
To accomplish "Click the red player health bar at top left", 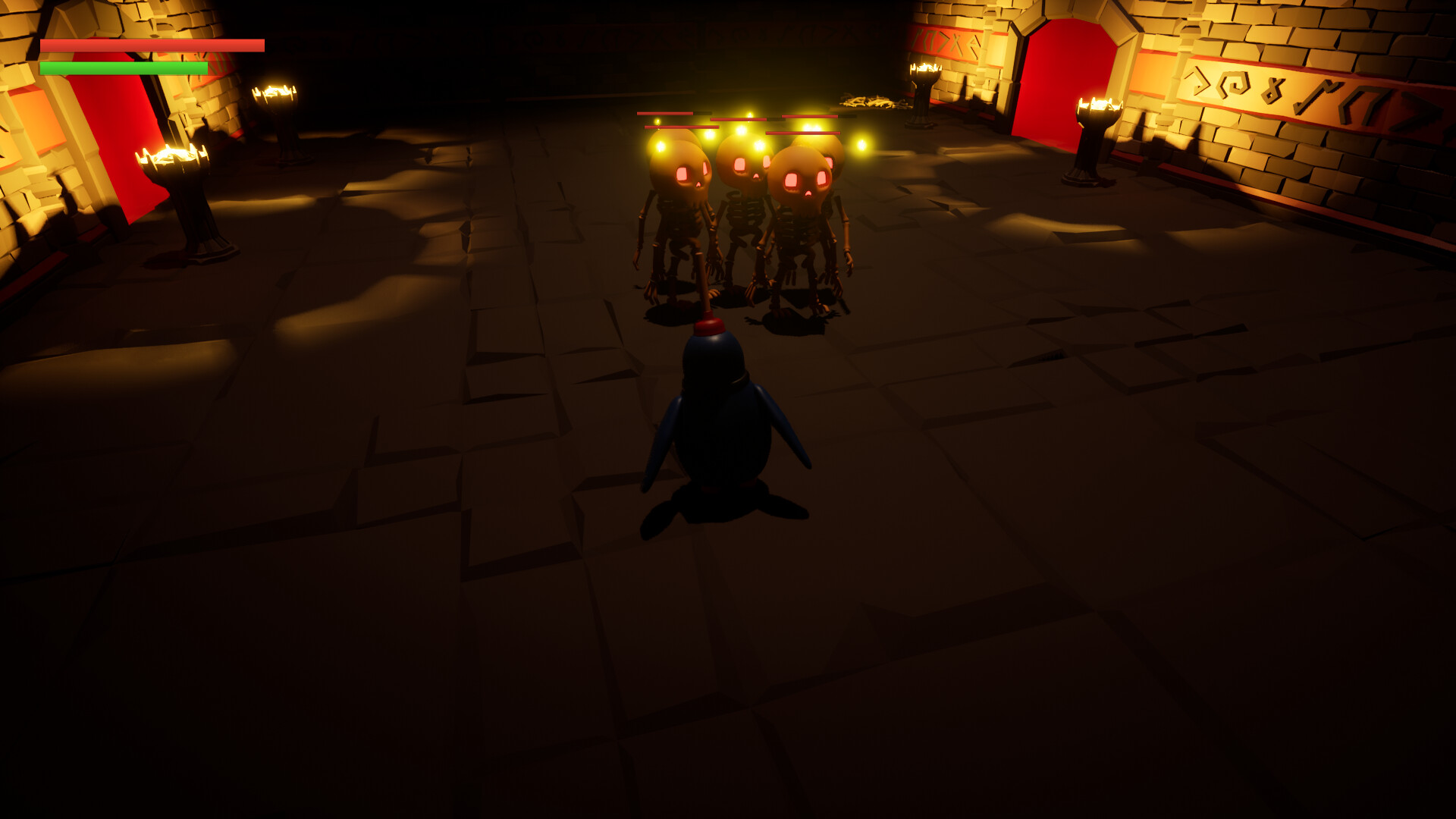I will coord(152,45).
